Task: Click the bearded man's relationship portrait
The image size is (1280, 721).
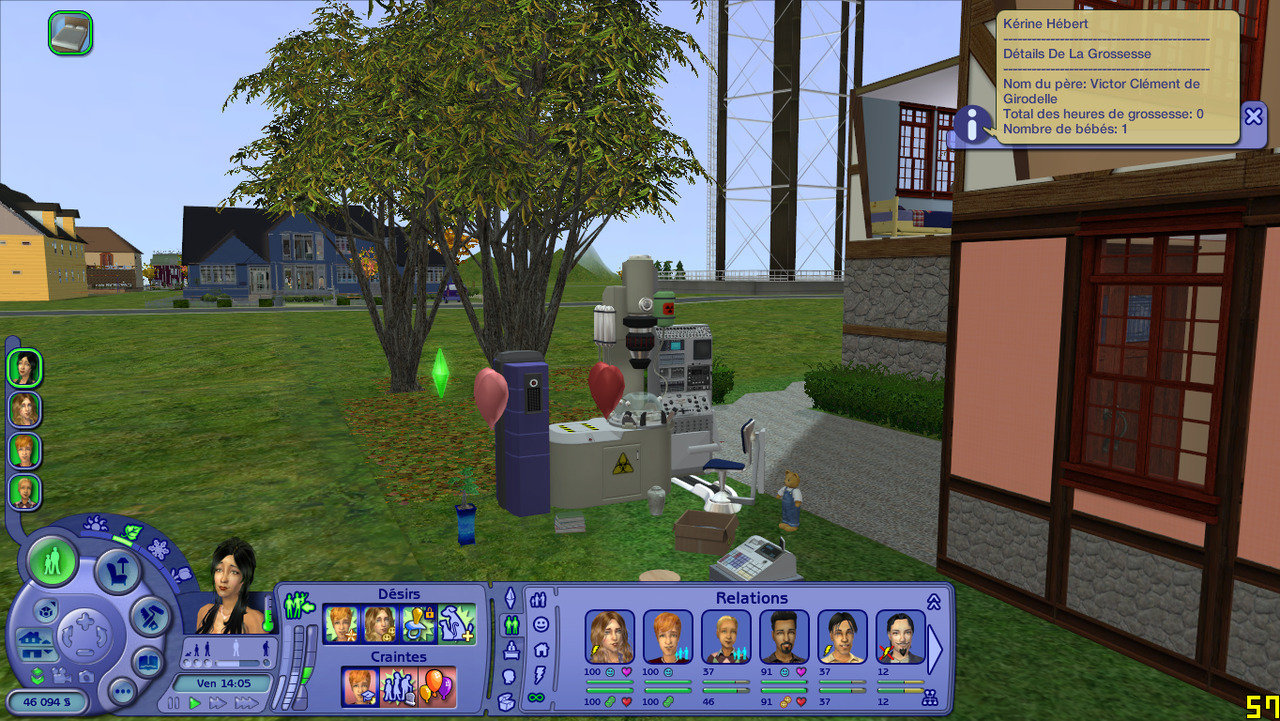Action: click(x=784, y=637)
